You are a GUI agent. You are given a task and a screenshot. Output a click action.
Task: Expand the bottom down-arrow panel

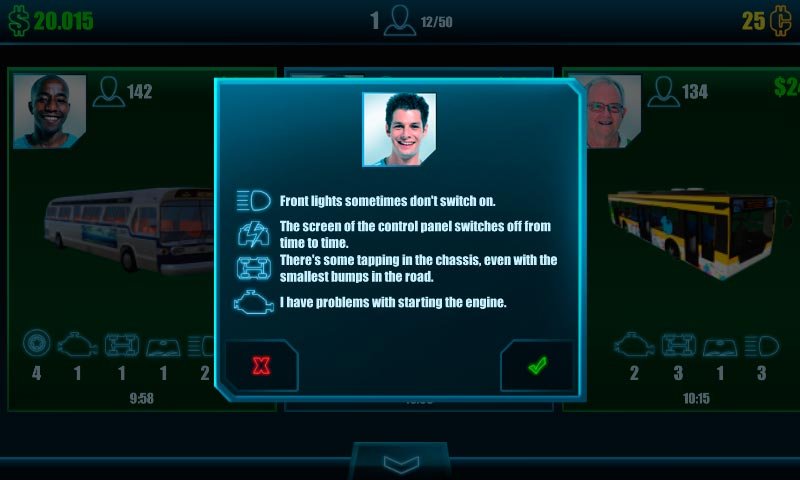point(399,463)
